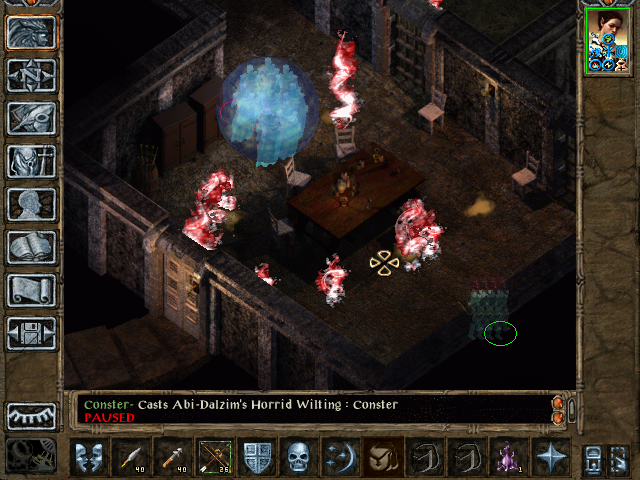Viewport: 640px width, 480px height.
Task: Select the dagger weapon slot with 40
Action: 131,457
